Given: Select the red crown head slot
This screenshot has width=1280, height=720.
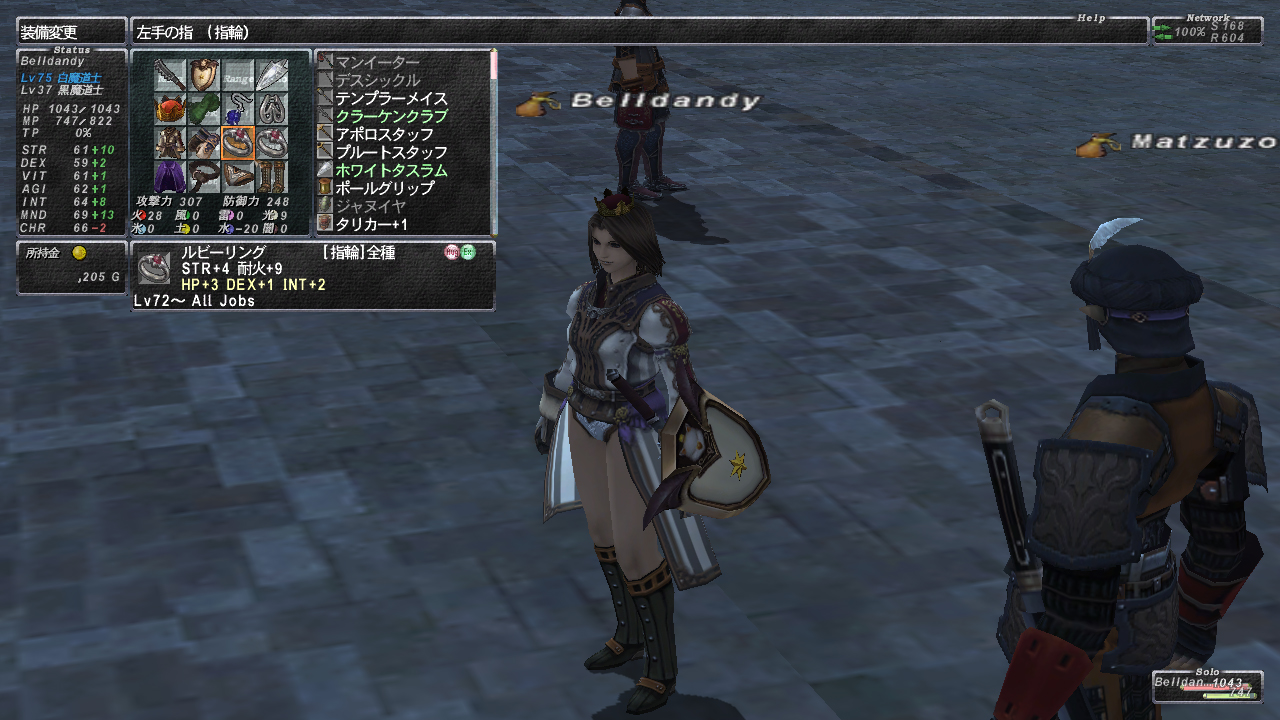Looking at the screenshot, I should [170, 109].
